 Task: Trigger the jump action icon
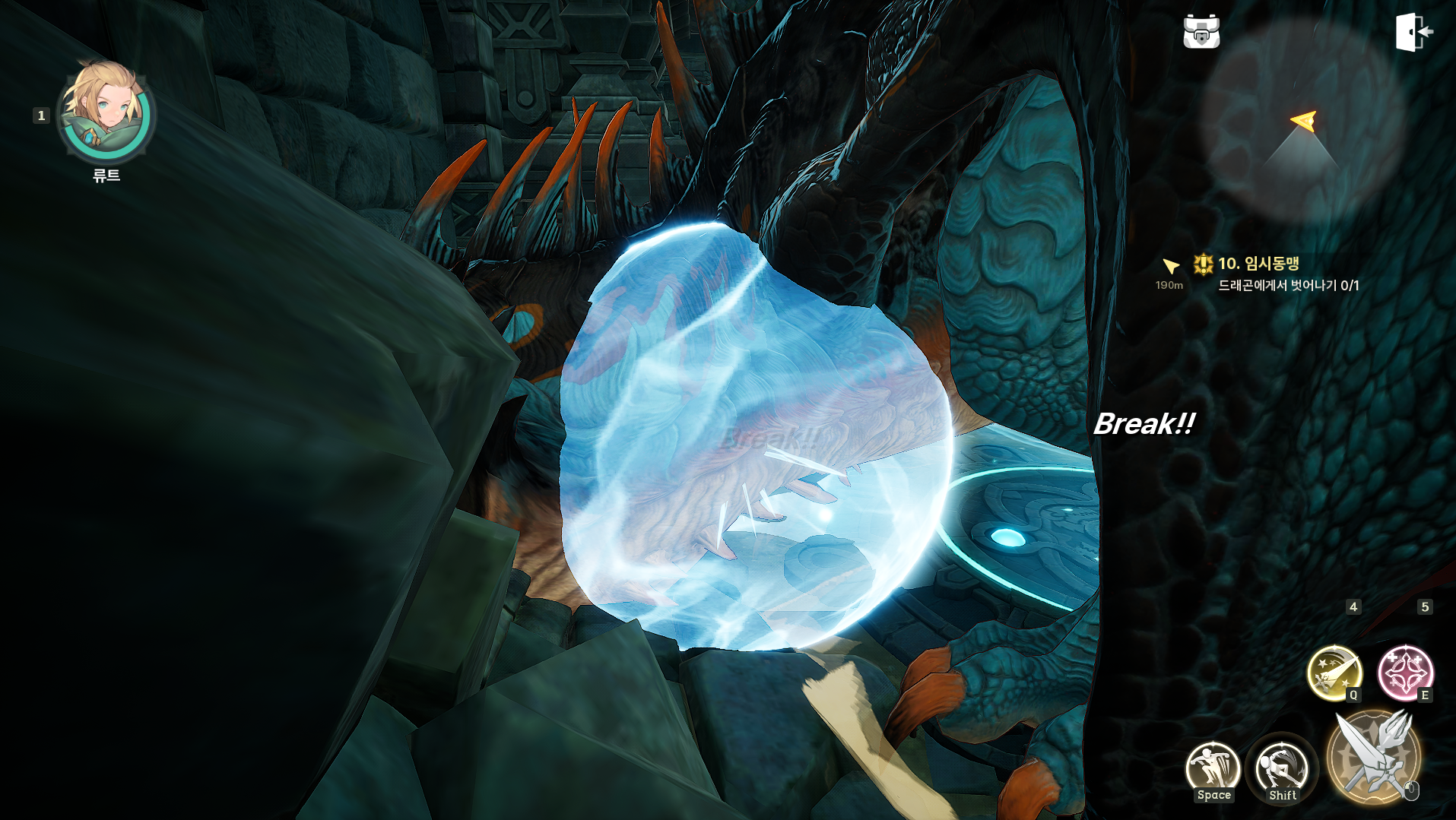(x=1213, y=768)
